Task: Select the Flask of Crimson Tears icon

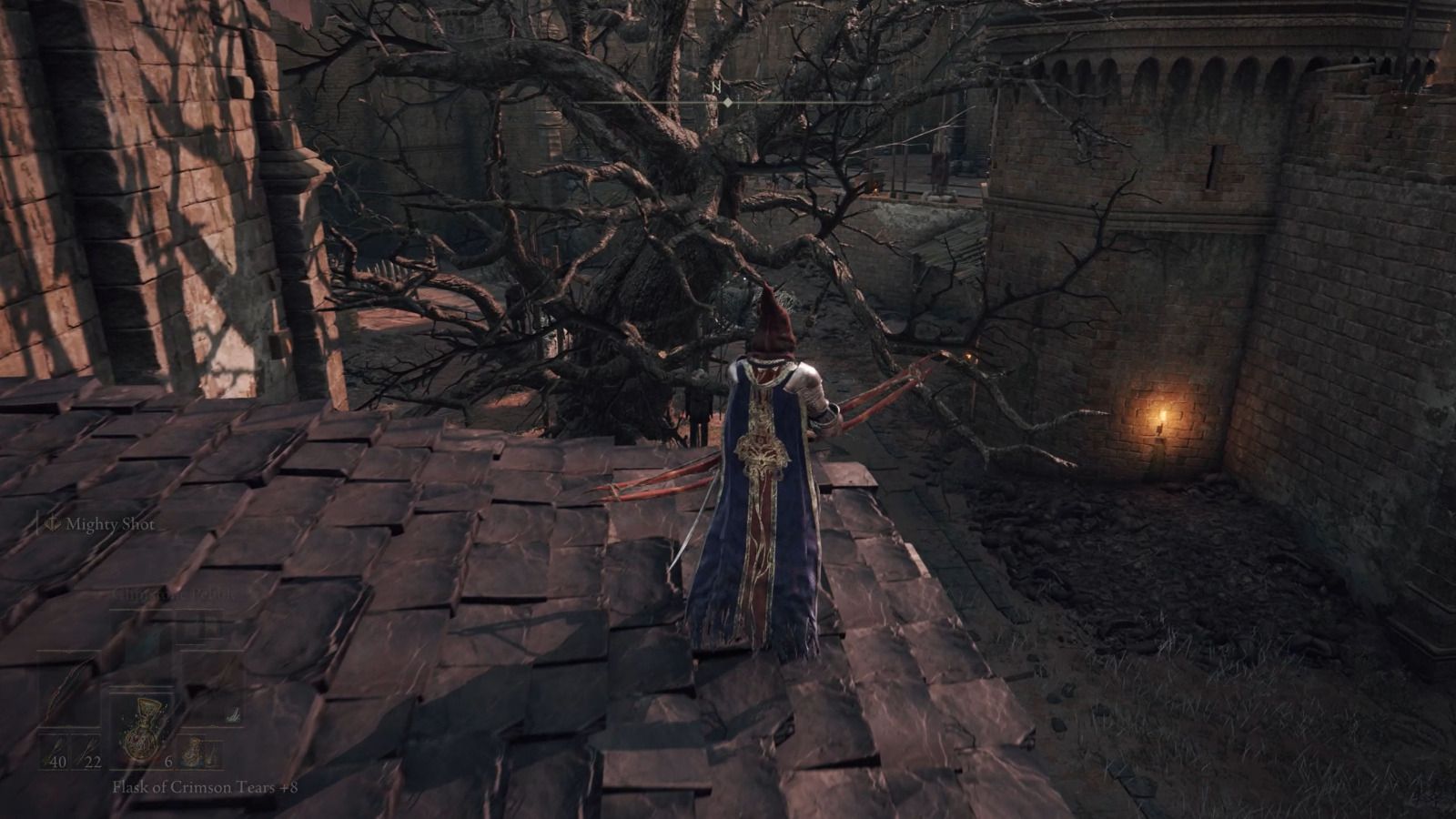Action: [142, 728]
